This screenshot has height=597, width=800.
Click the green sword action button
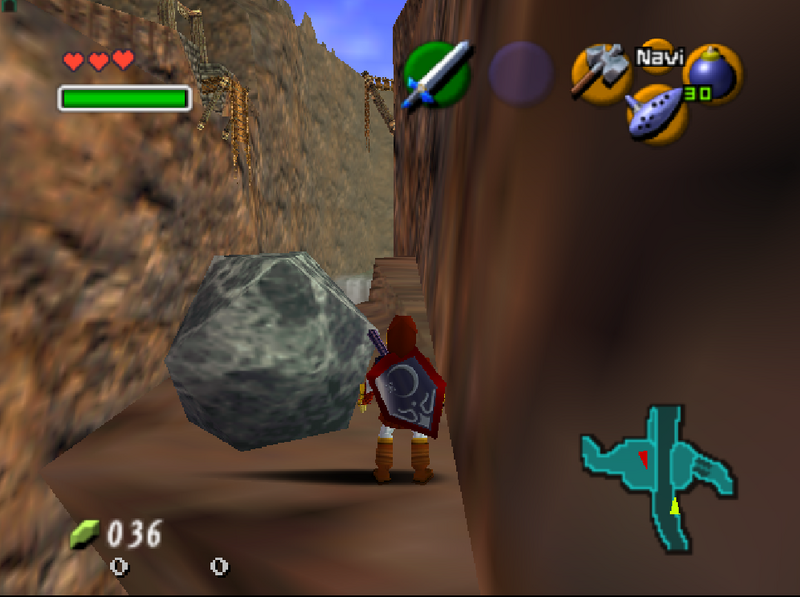pyautogui.click(x=436, y=74)
